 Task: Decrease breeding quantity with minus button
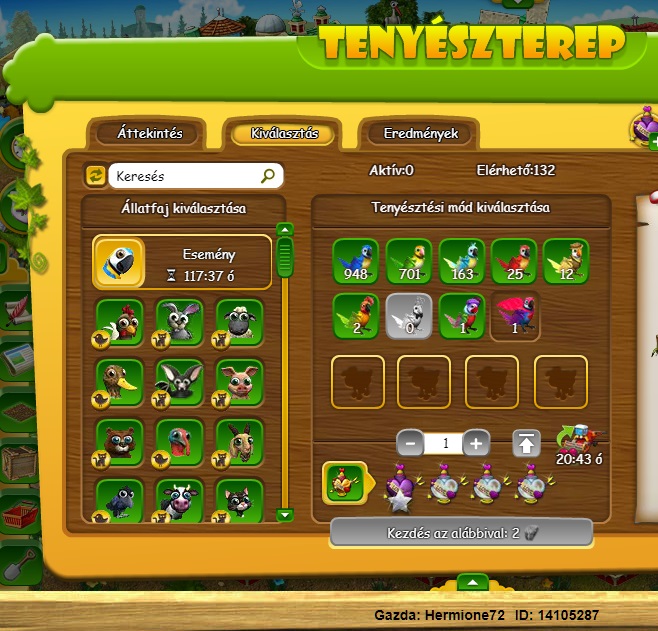[x=410, y=442]
